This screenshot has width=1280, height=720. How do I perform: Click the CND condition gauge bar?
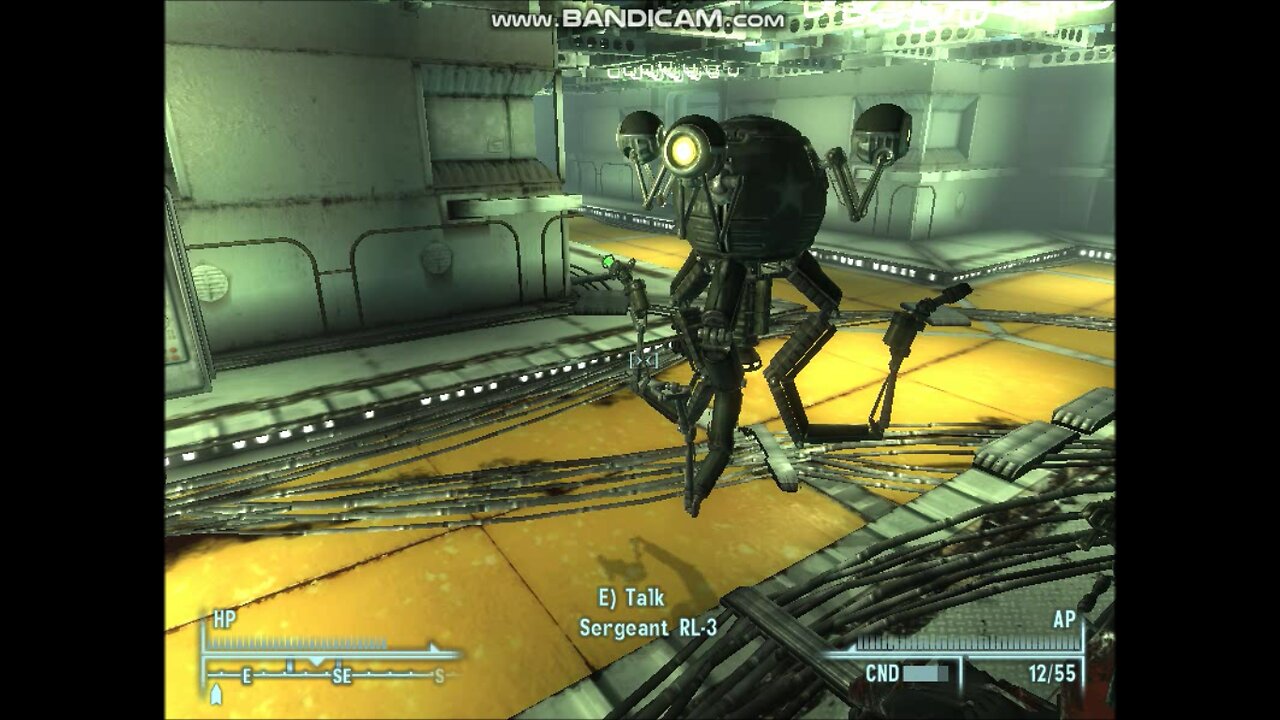(925, 673)
